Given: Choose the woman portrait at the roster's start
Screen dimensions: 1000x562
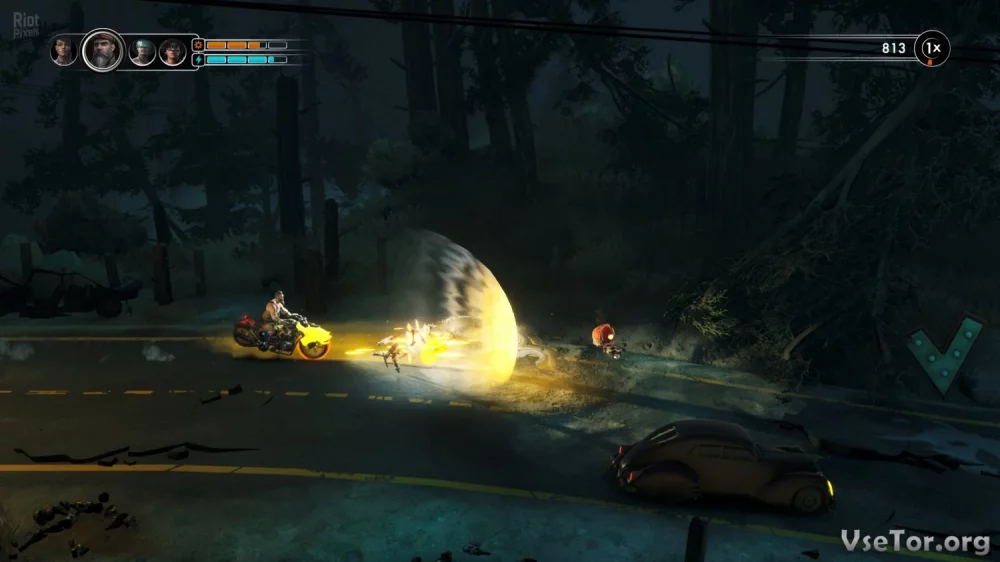Looking at the screenshot, I should [x=64, y=50].
